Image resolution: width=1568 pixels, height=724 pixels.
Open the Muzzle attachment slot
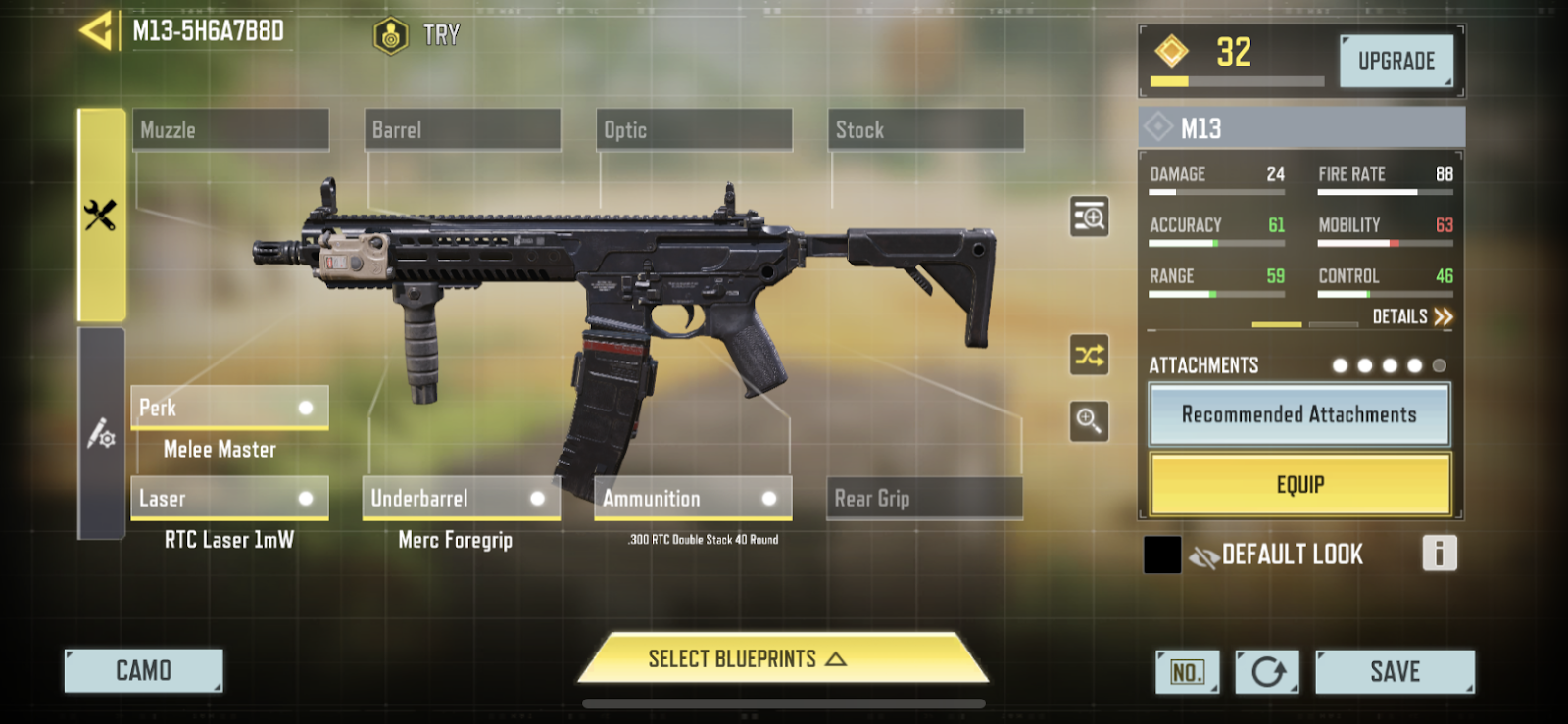pos(231,130)
